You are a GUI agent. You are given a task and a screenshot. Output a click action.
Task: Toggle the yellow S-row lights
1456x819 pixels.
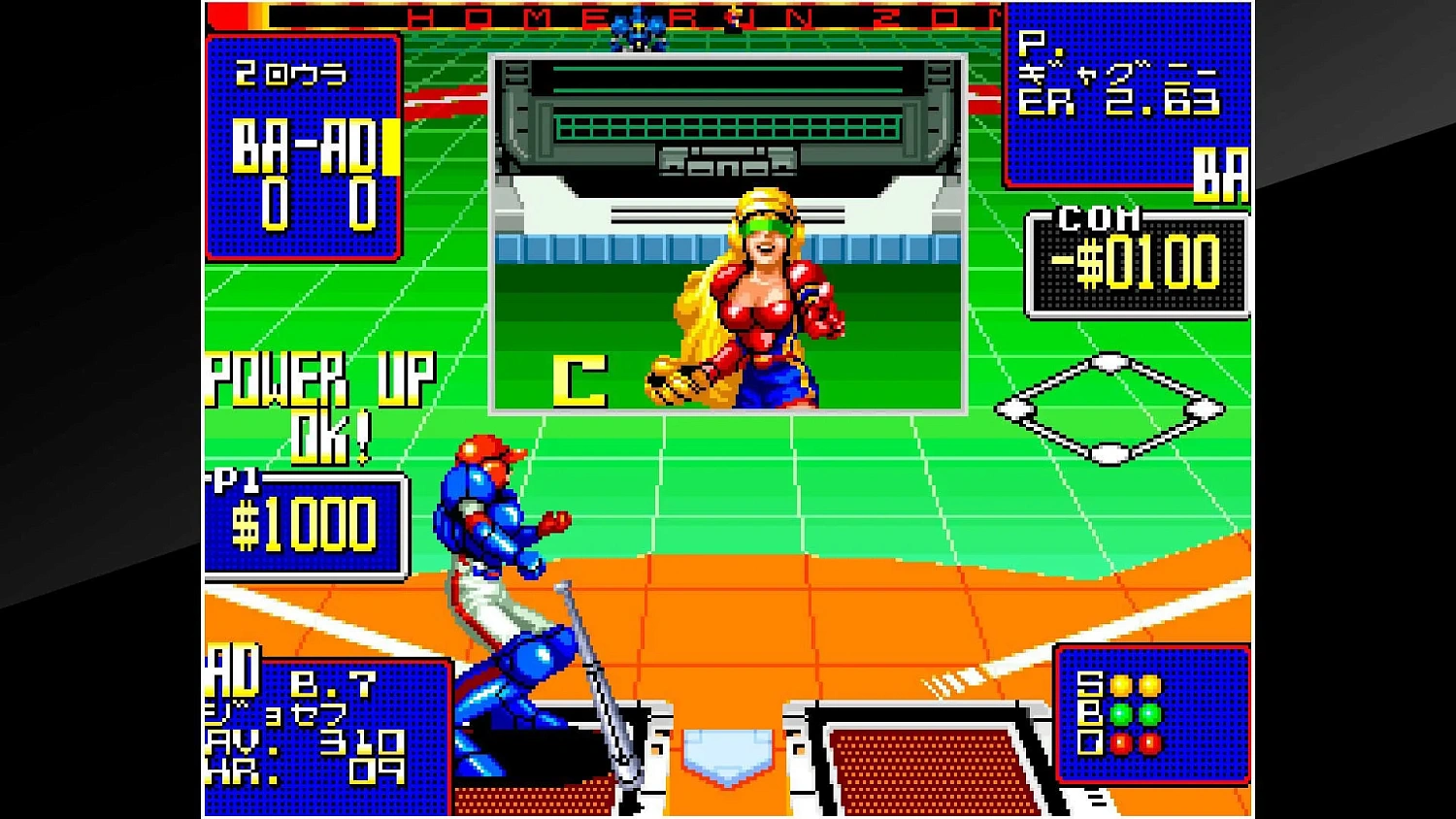pyautogui.click(x=1134, y=685)
